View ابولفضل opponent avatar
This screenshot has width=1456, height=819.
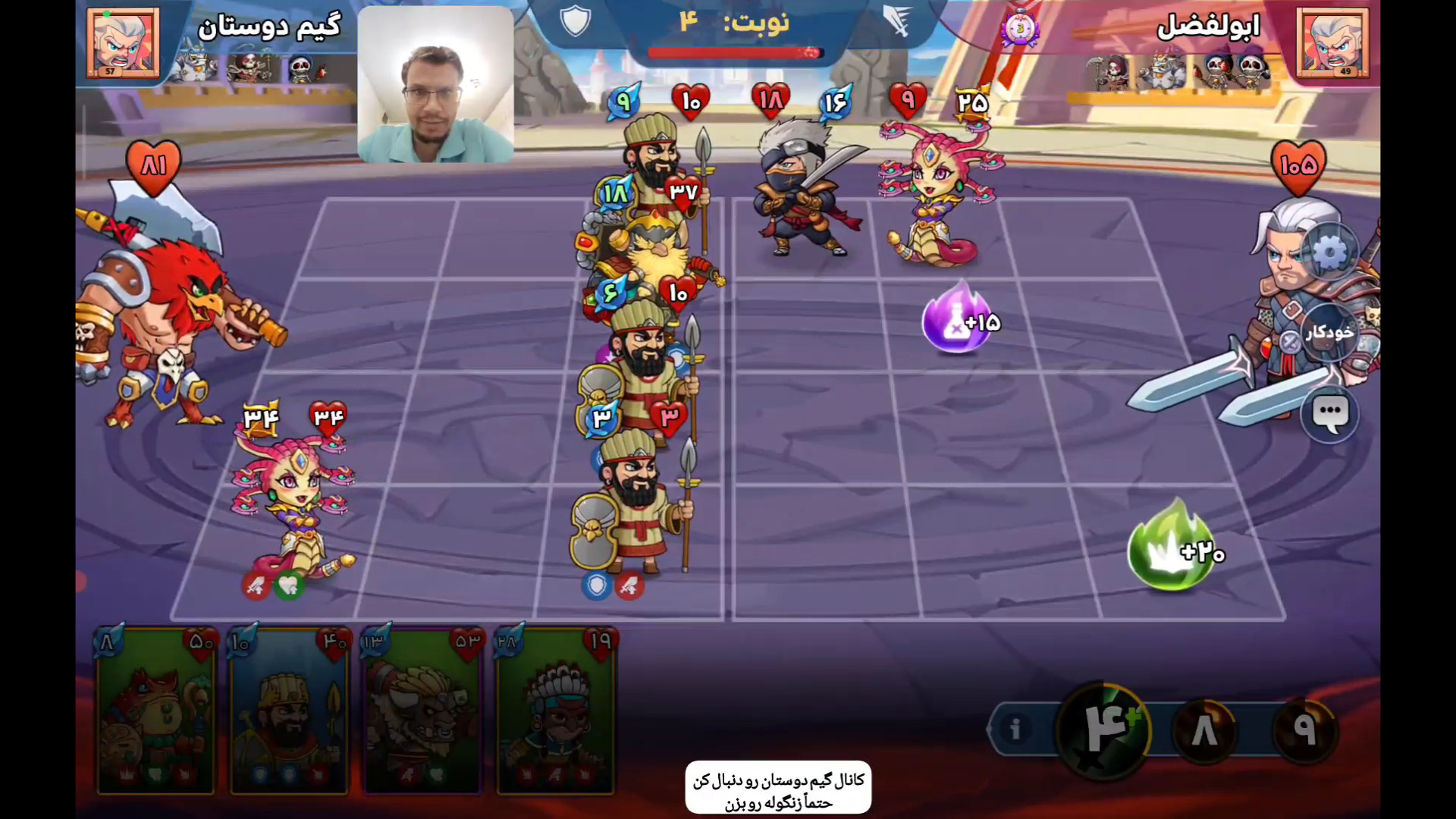click(x=1332, y=42)
